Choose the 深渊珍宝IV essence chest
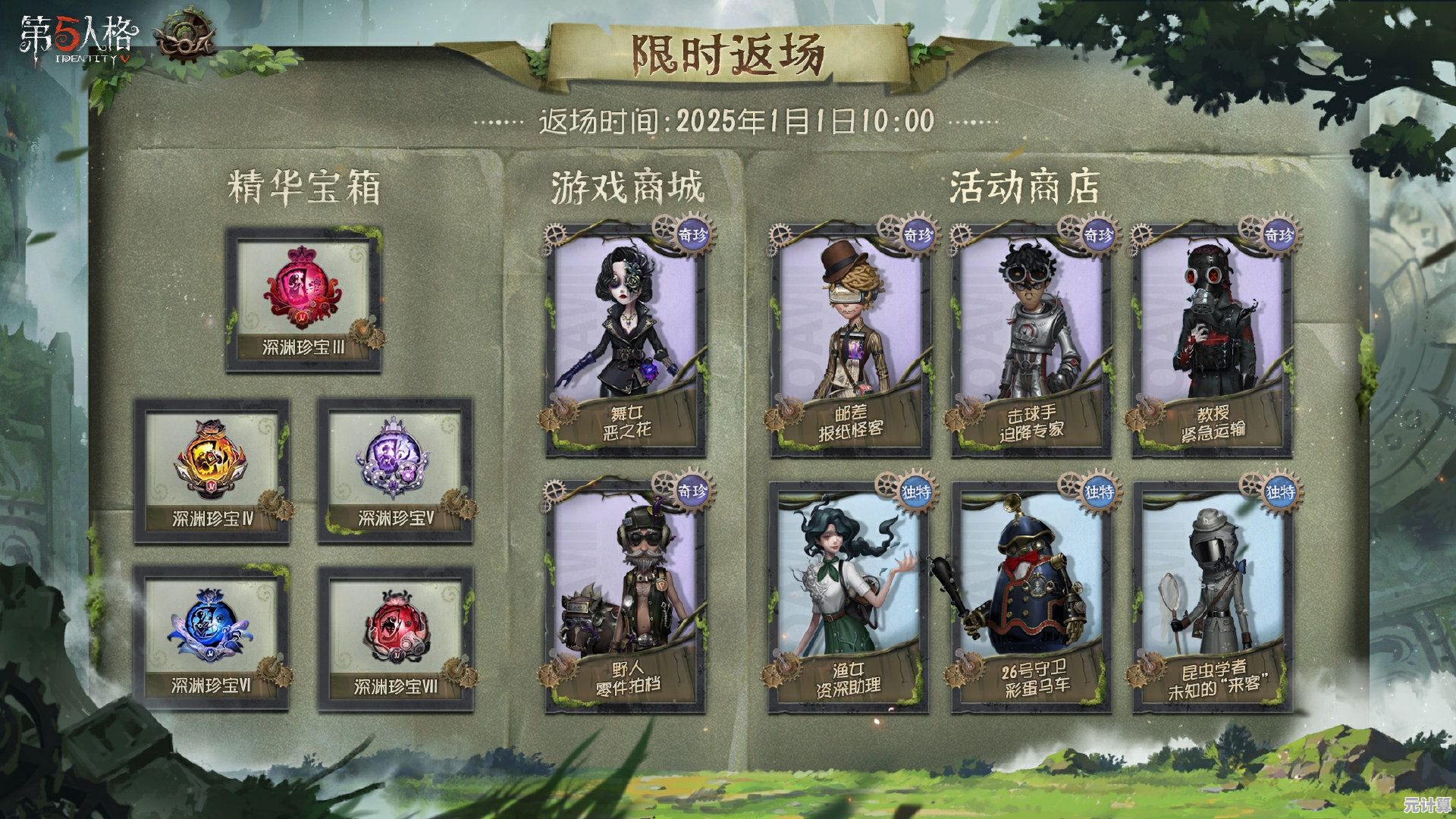 pos(212,472)
